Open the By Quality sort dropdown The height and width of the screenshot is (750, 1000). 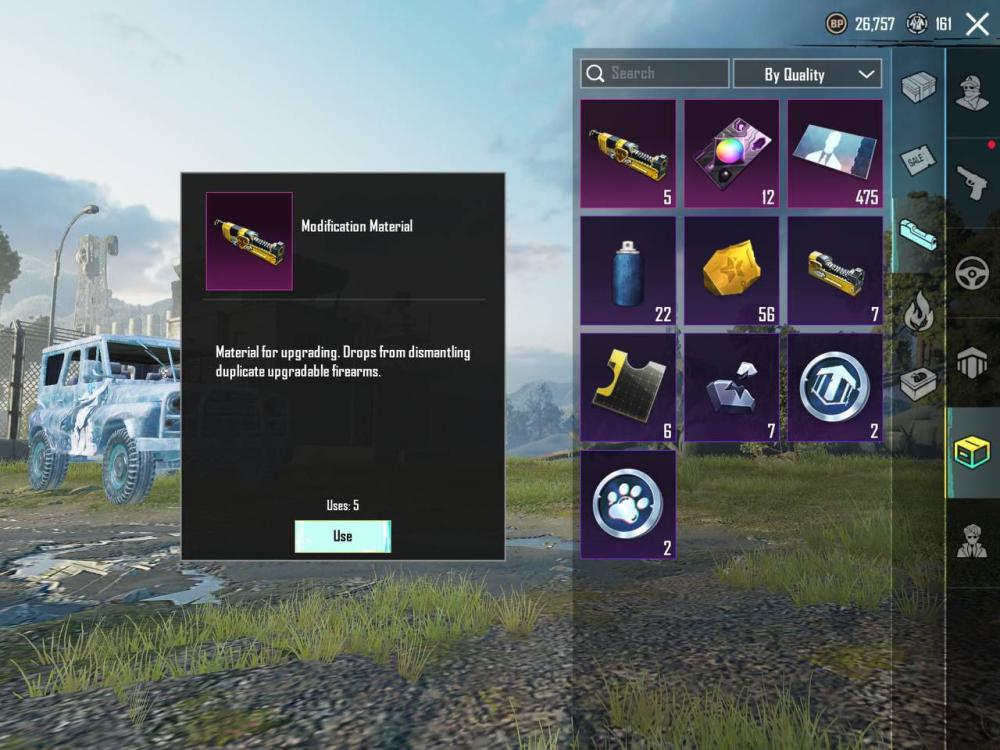pos(807,74)
